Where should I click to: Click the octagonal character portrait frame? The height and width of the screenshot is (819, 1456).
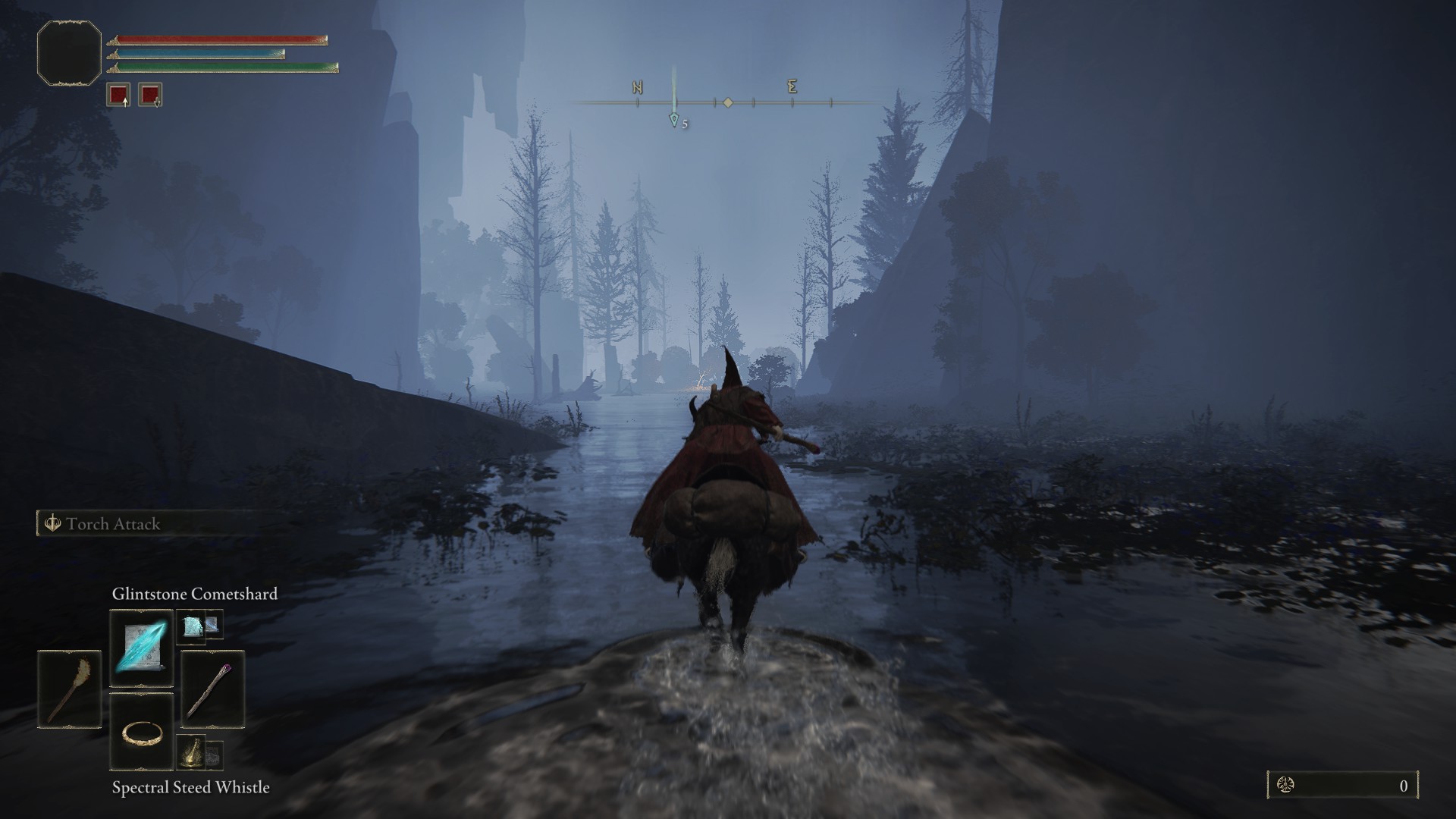click(x=69, y=53)
